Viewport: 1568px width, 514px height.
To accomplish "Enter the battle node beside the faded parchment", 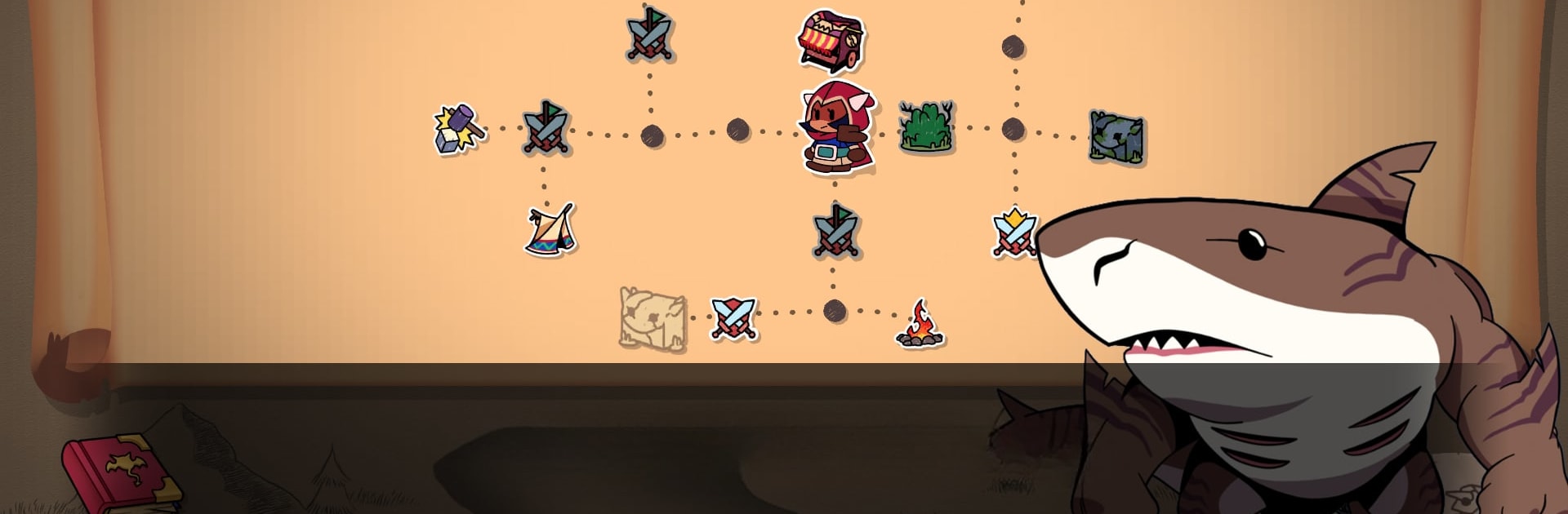I will click(x=733, y=317).
